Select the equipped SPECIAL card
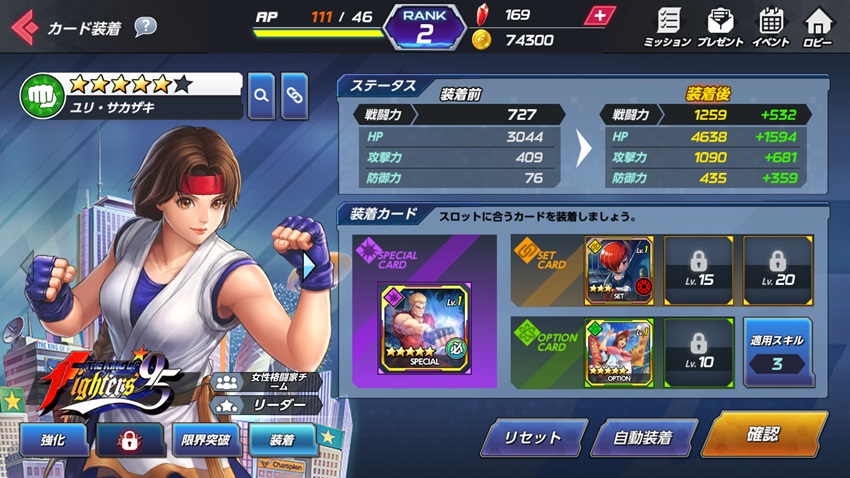Image resolution: width=850 pixels, height=478 pixels. pos(425,328)
